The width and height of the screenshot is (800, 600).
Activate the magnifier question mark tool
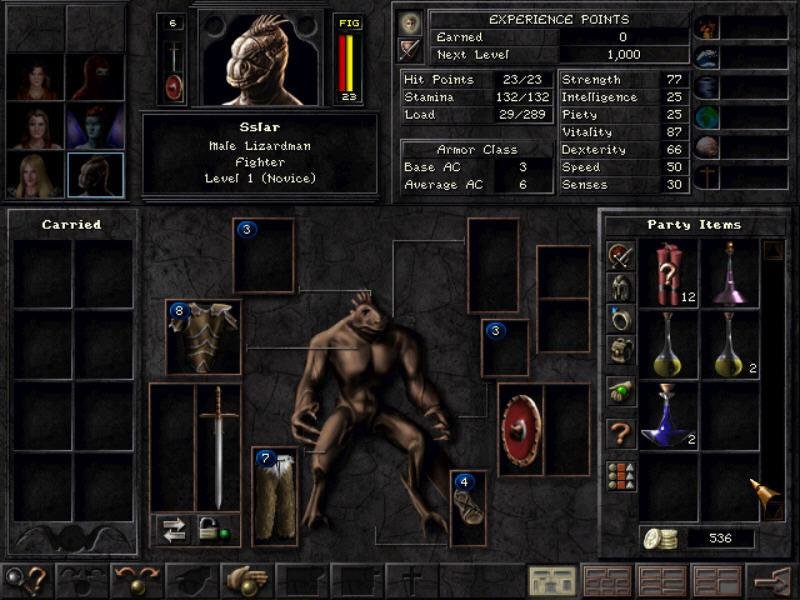[x=26, y=580]
